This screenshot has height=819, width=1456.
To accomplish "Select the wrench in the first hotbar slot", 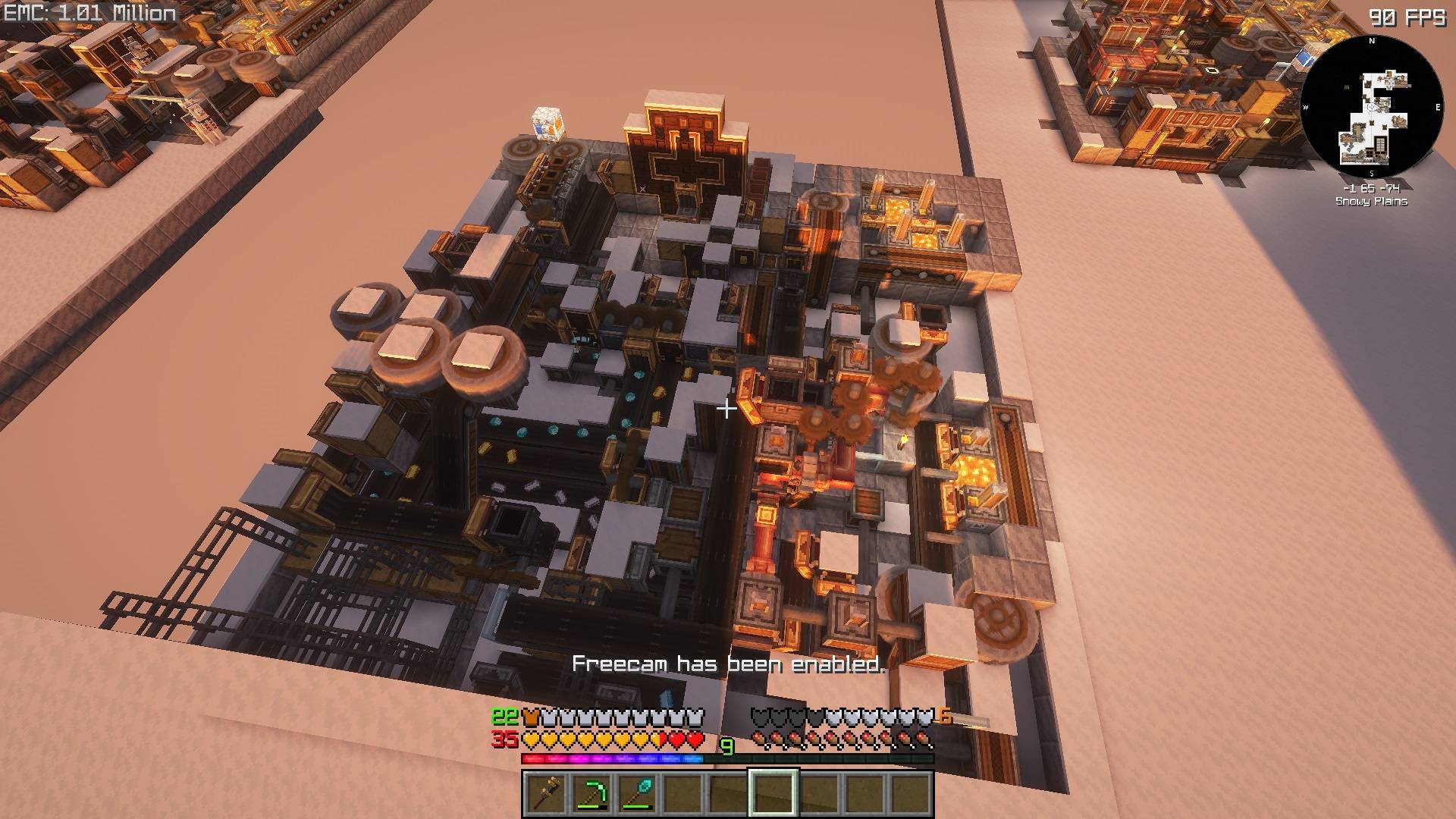I will (548, 794).
